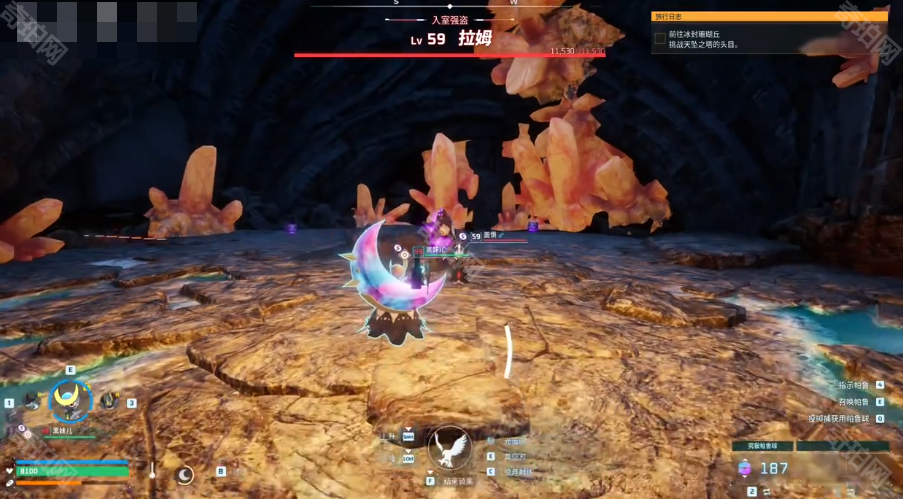Click the crescent moon time indicator

[x=184, y=474]
